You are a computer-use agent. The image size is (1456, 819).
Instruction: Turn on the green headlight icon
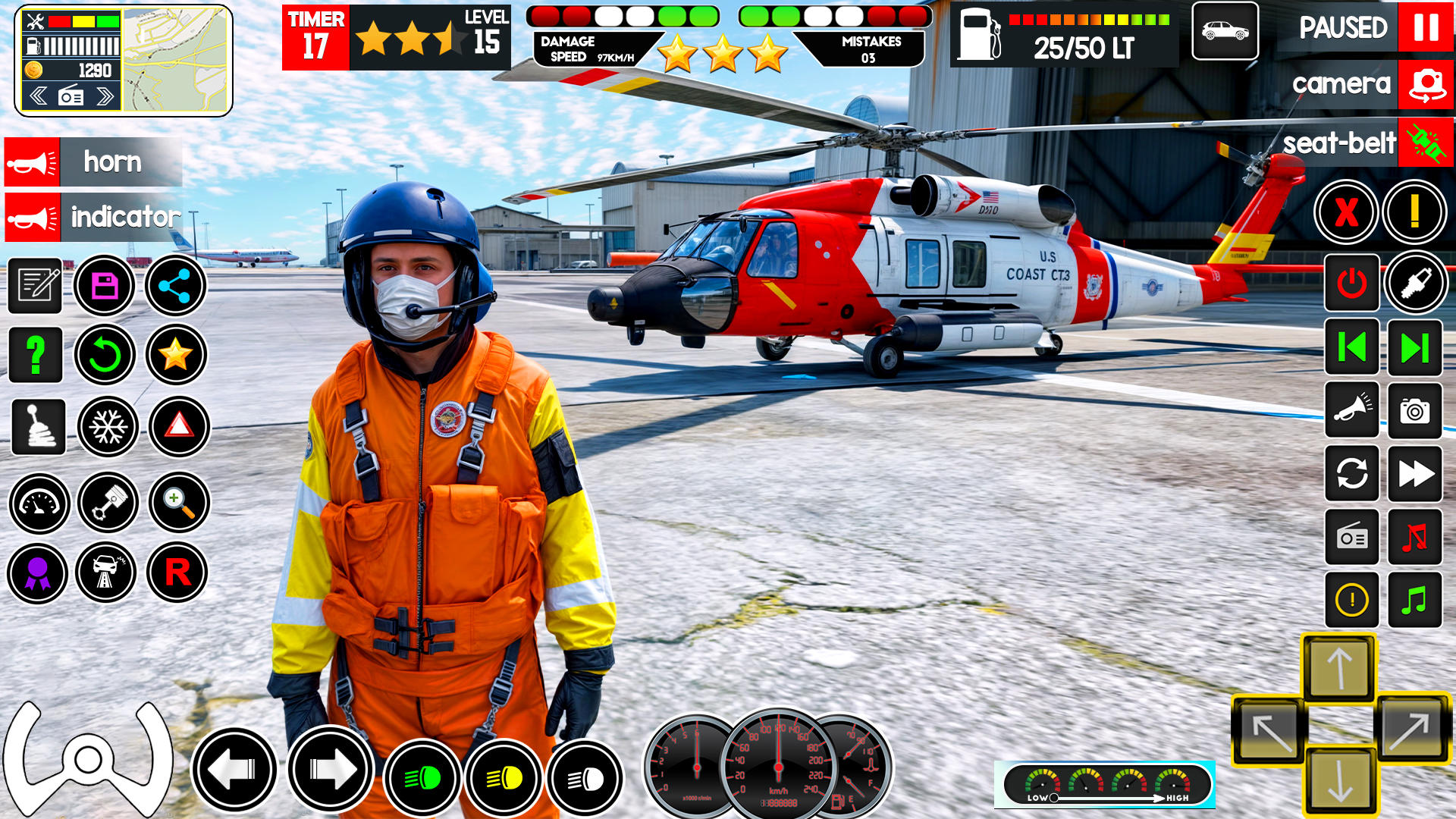422,778
